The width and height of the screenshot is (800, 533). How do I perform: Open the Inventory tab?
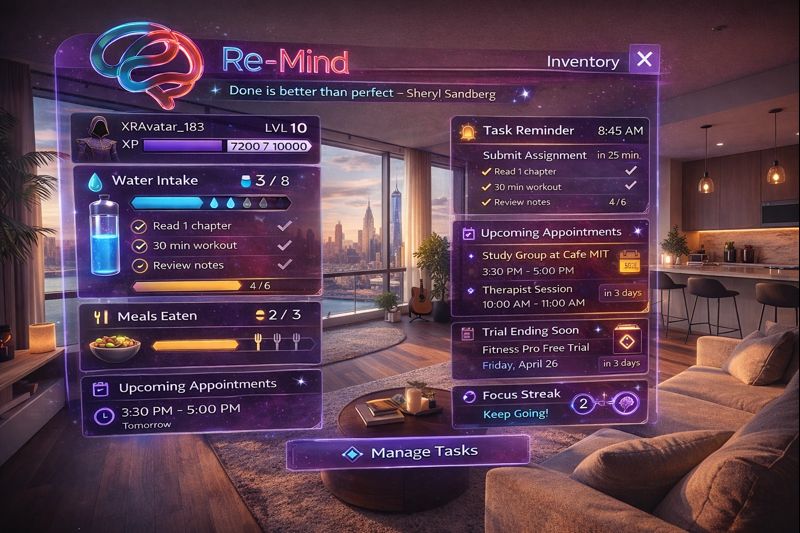pyautogui.click(x=583, y=61)
